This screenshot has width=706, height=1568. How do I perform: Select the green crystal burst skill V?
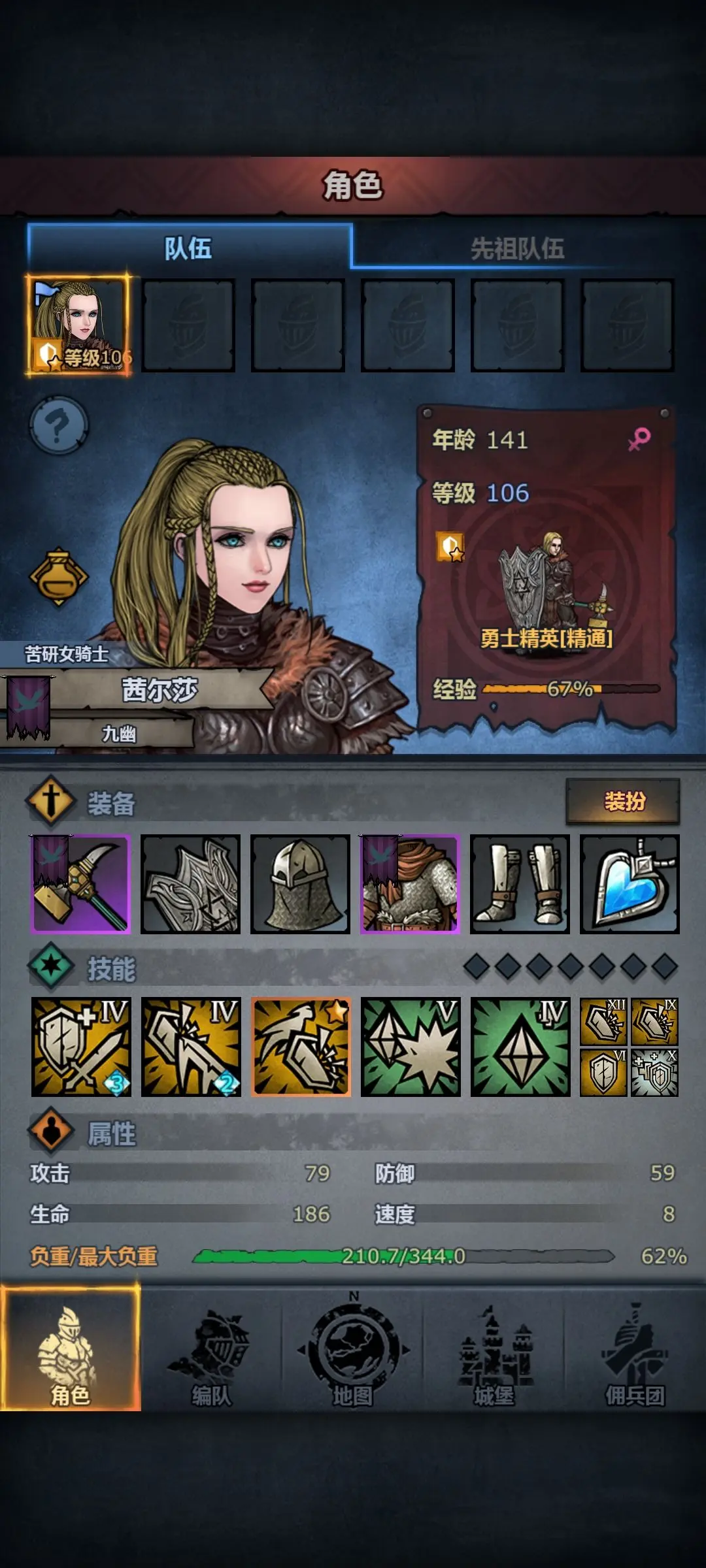coord(411,1047)
